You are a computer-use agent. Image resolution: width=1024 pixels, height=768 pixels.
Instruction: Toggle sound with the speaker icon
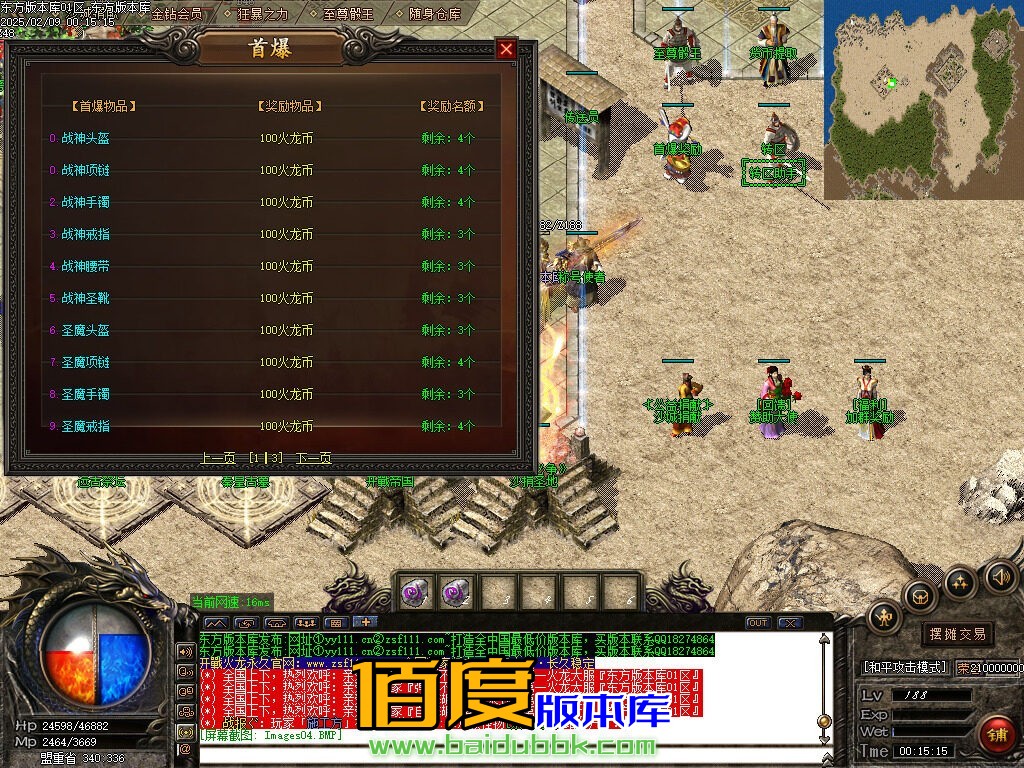(x=999, y=577)
